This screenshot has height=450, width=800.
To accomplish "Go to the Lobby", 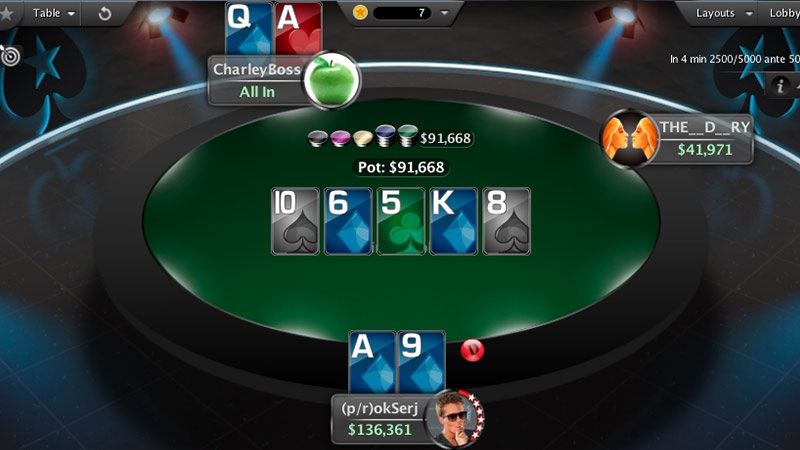I will 783,13.
